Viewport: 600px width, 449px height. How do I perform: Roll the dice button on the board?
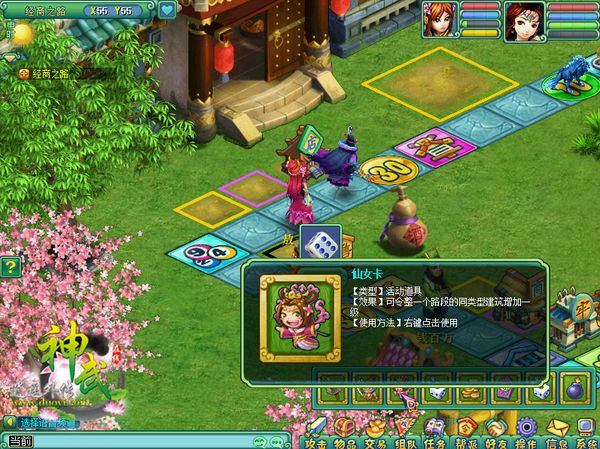(320, 246)
